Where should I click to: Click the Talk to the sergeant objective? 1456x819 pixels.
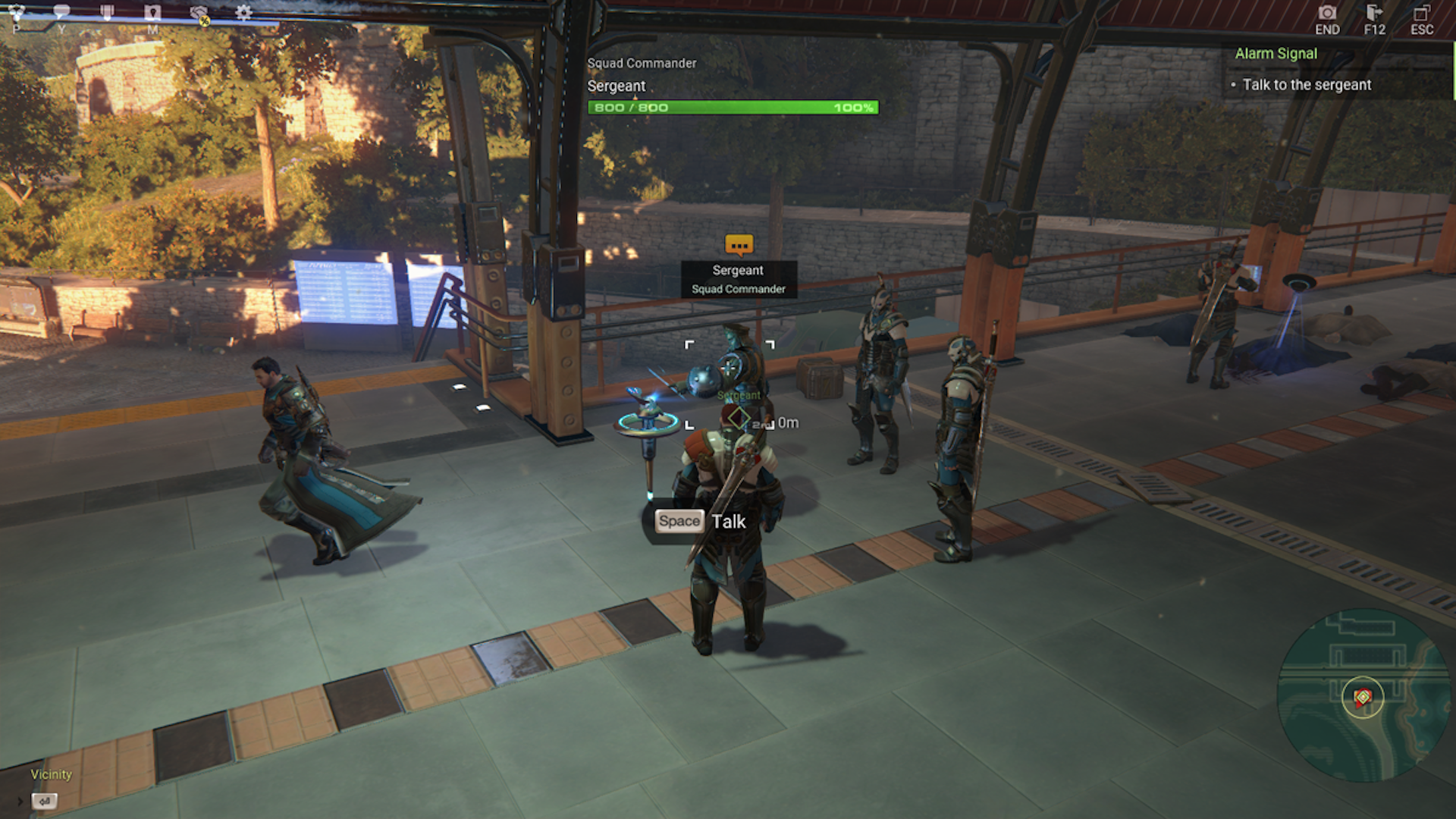pyautogui.click(x=1307, y=85)
